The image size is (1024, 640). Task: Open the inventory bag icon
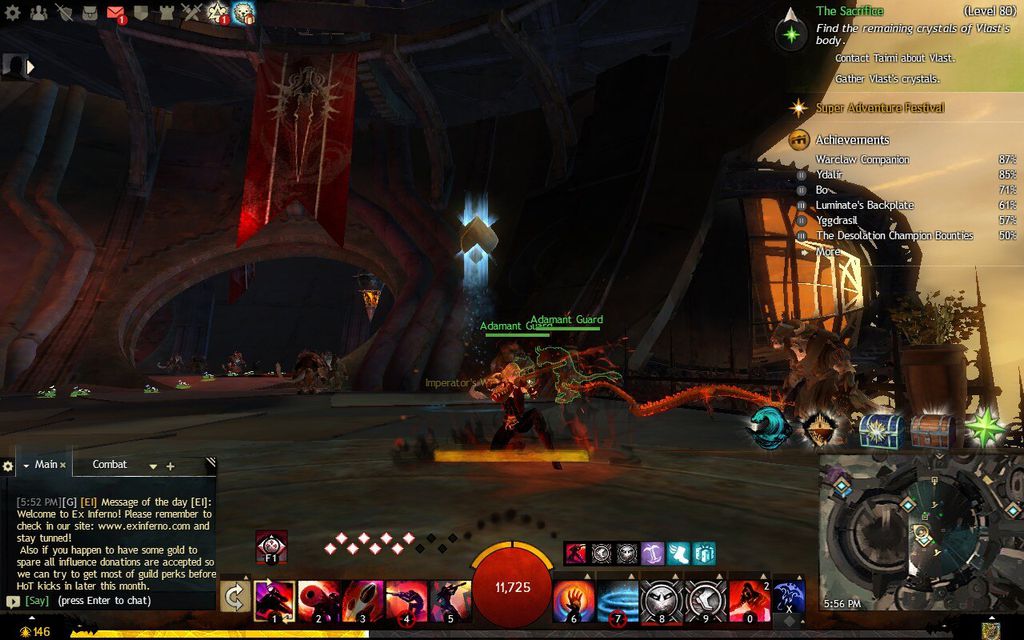point(89,13)
